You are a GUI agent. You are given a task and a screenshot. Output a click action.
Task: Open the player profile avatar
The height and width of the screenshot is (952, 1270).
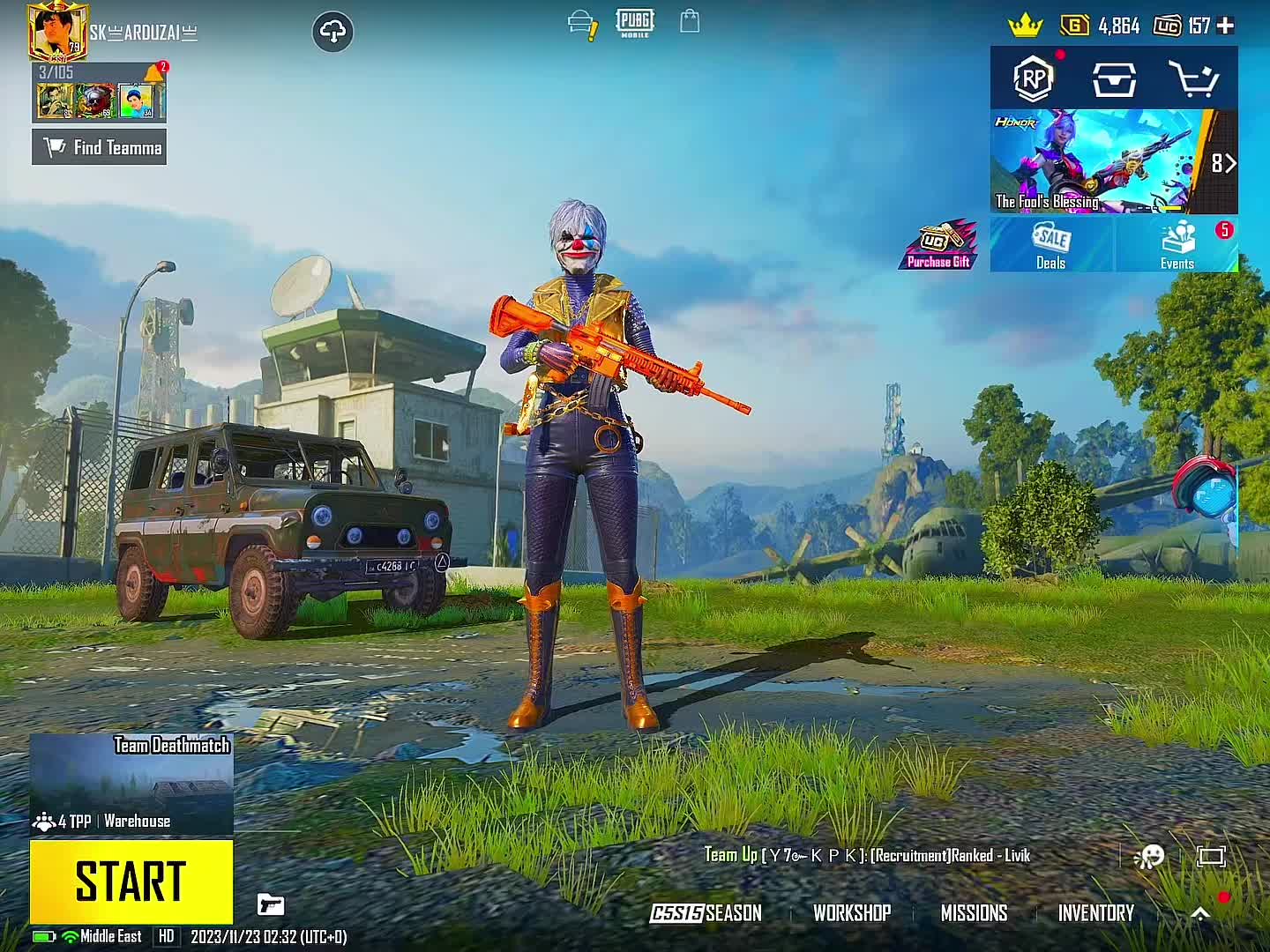58,31
